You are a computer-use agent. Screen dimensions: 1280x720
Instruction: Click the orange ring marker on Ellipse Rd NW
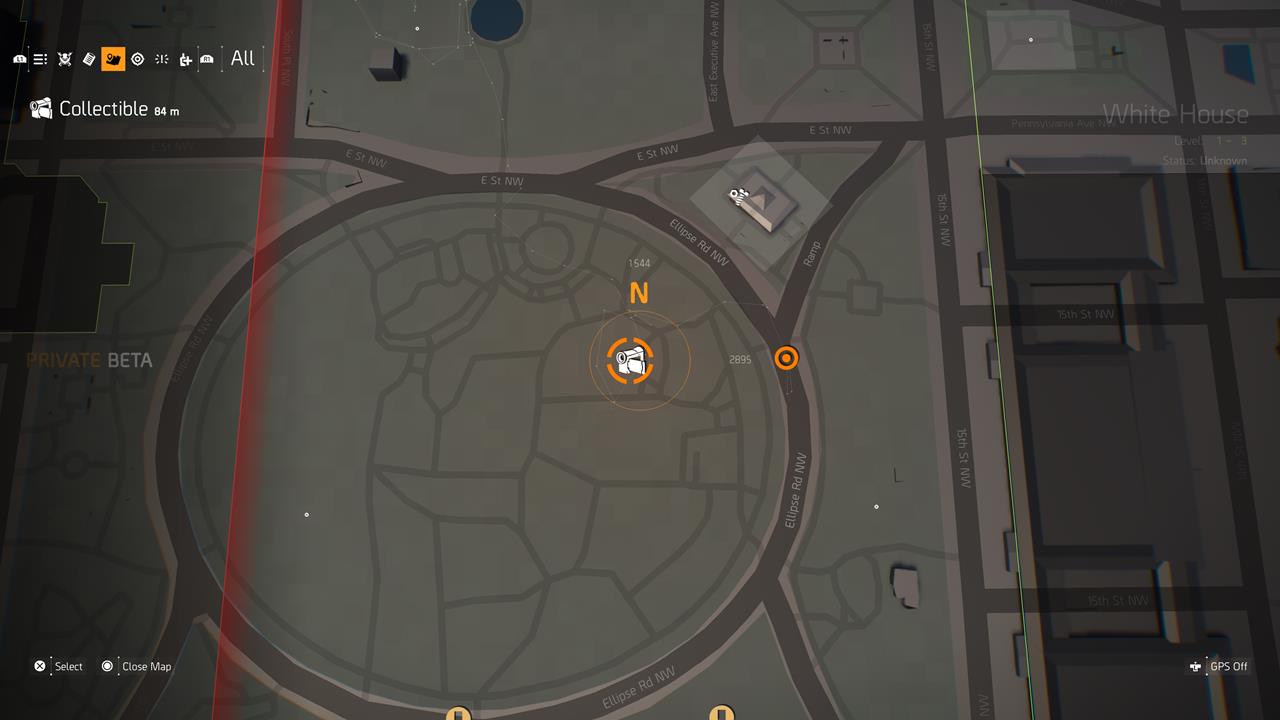(x=786, y=358)
